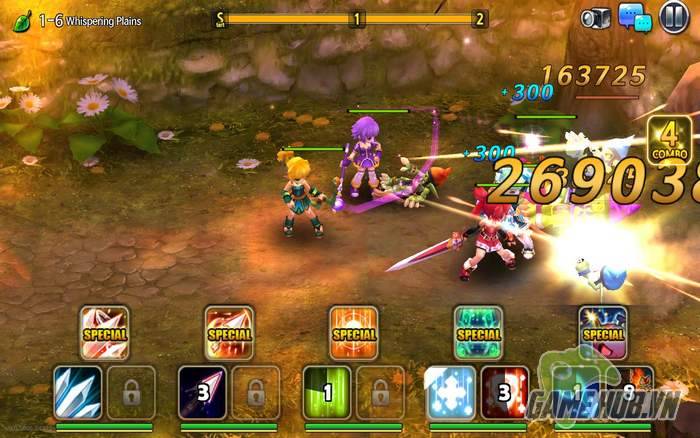Use the ice crystal shards skill

click(x=77, y=392)
